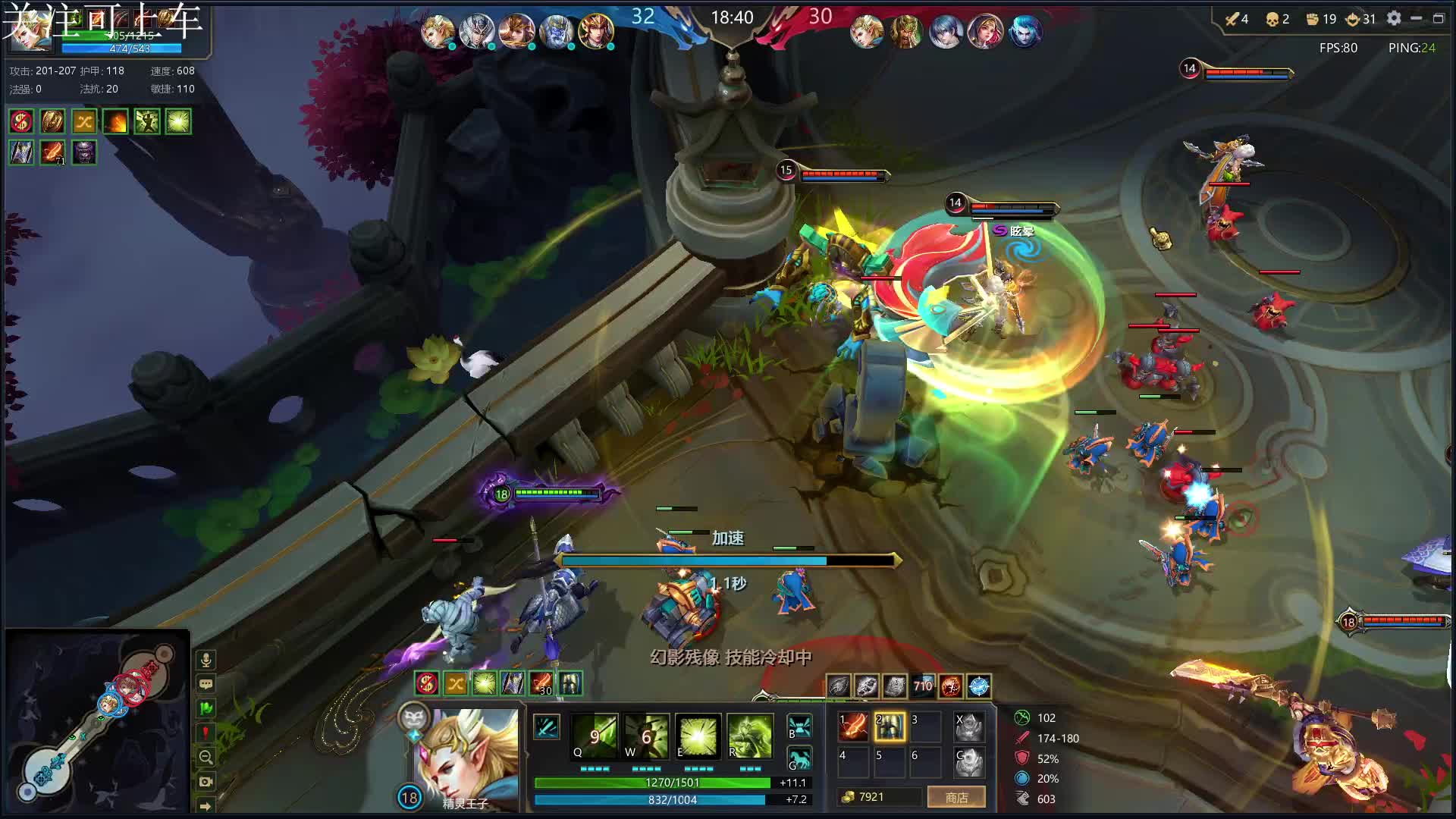Open the 商店 shop button
This screenshot has height=819, width=1456.
pyautogui.click(x=956, y=797)
